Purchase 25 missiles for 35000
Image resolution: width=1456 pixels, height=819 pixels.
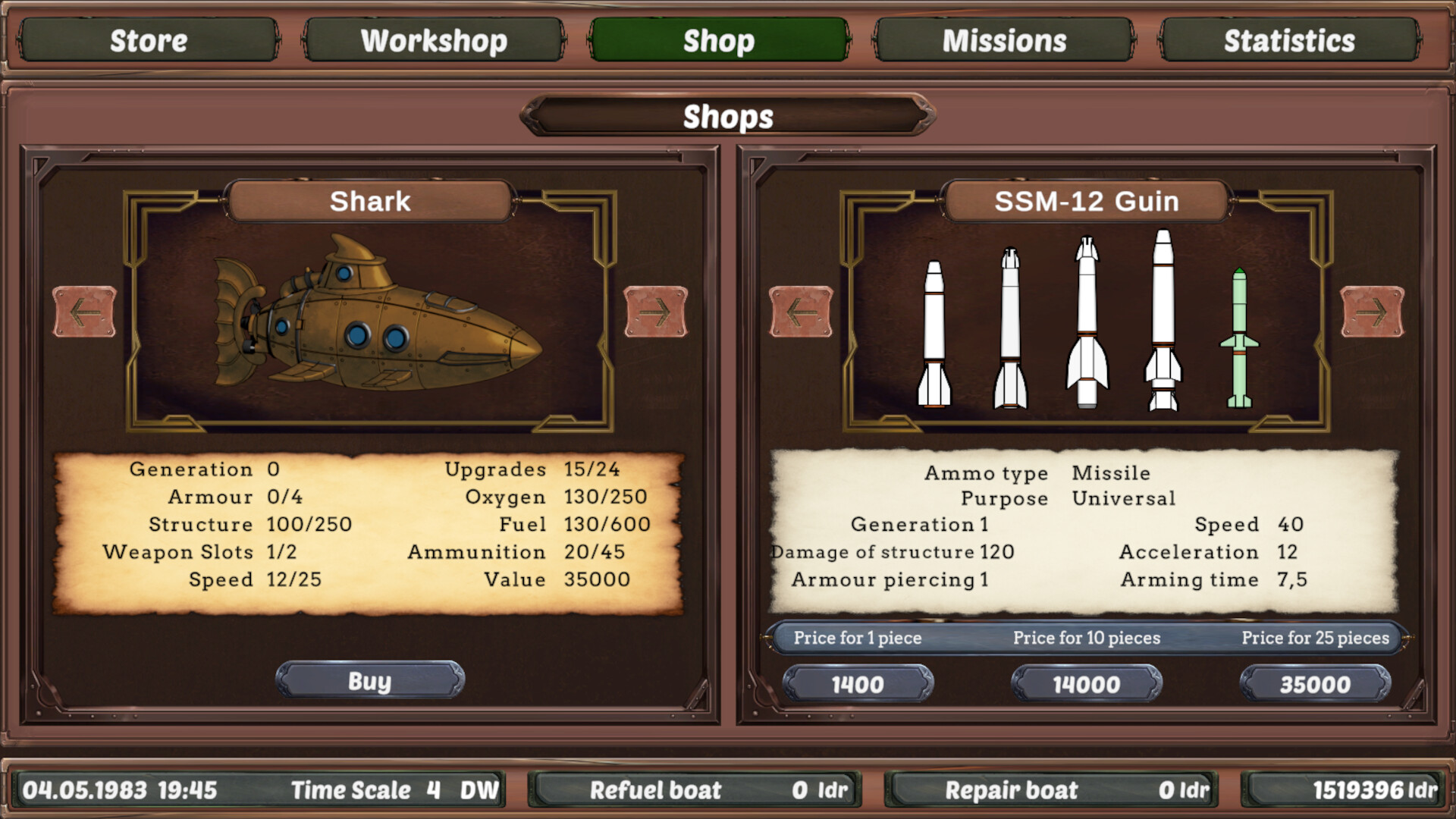pos(1316,683)
